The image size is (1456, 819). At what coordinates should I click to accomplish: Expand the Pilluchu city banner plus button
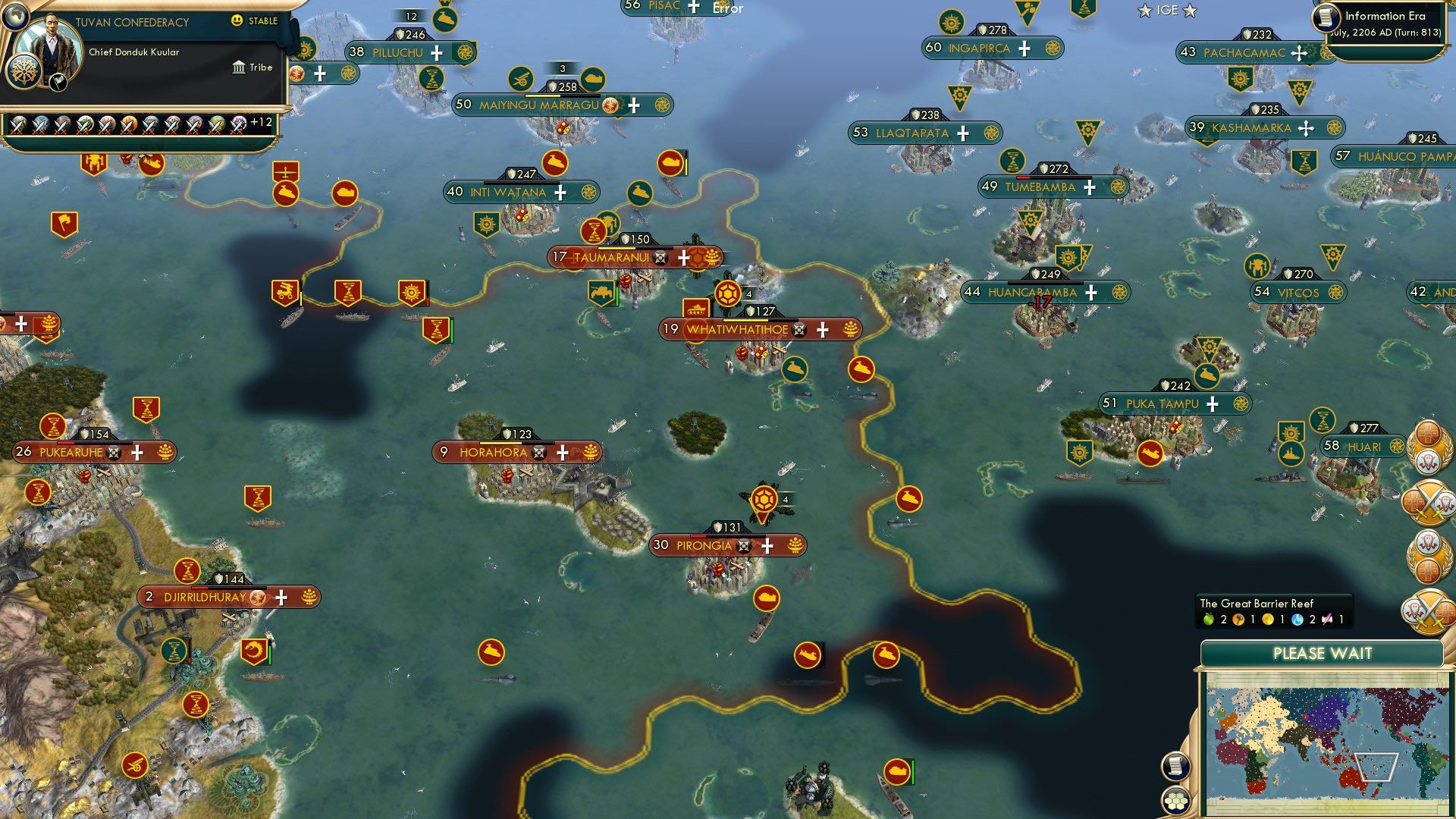[435, 52]
